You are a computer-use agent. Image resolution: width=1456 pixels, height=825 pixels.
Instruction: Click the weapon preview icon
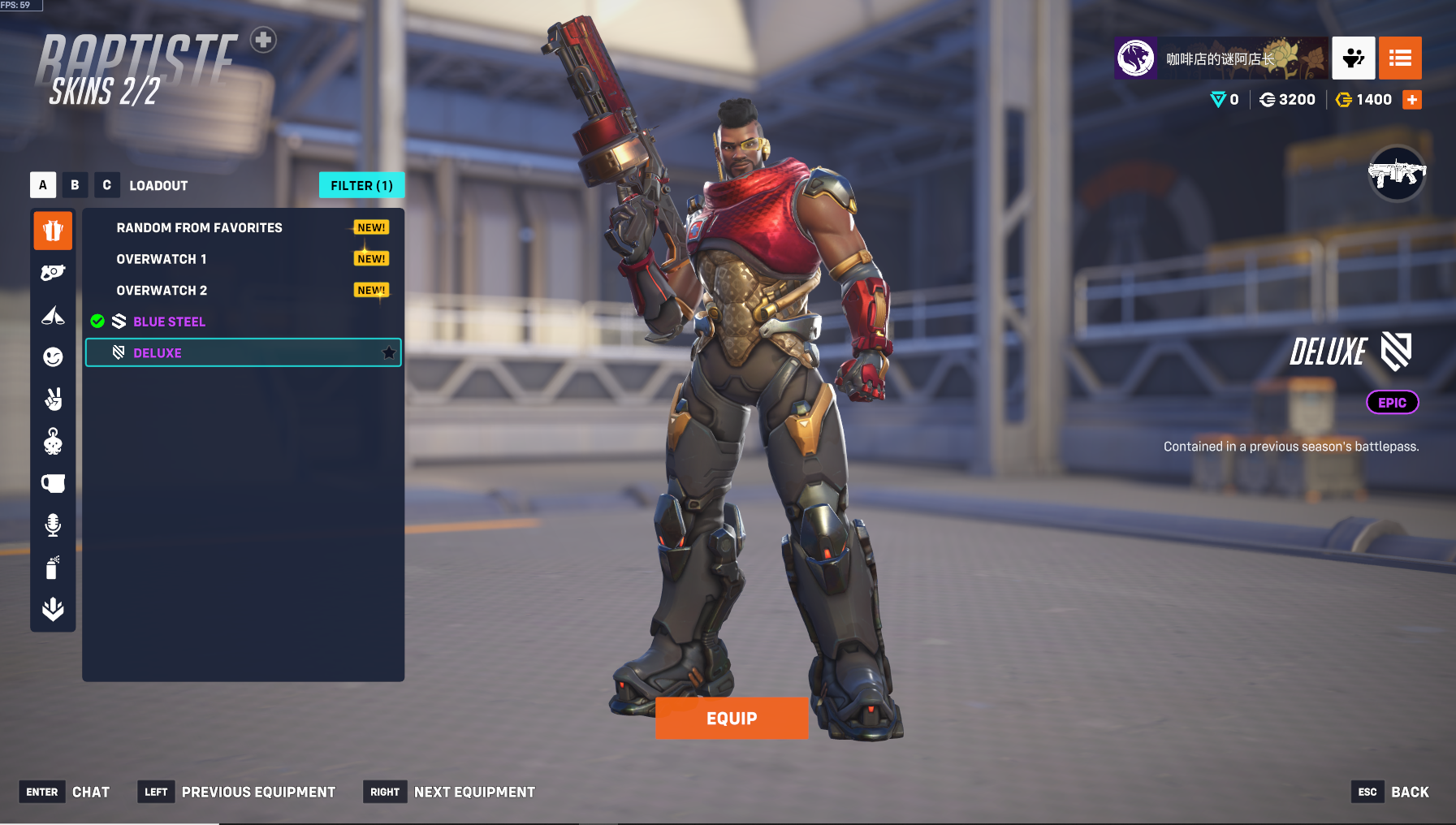pyautogui.click(x=1396, y=174)
